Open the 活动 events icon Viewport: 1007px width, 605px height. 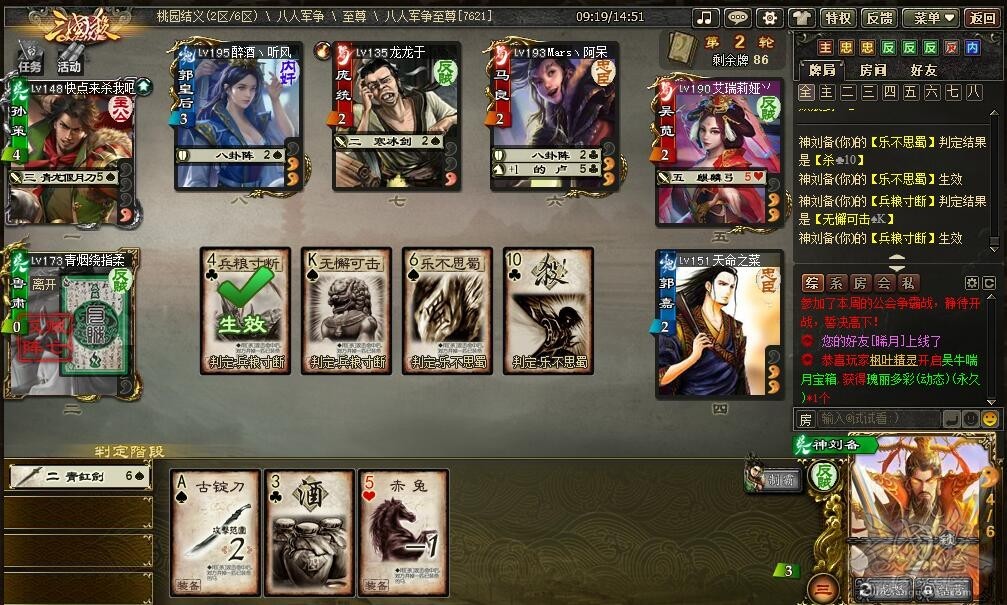69,57
